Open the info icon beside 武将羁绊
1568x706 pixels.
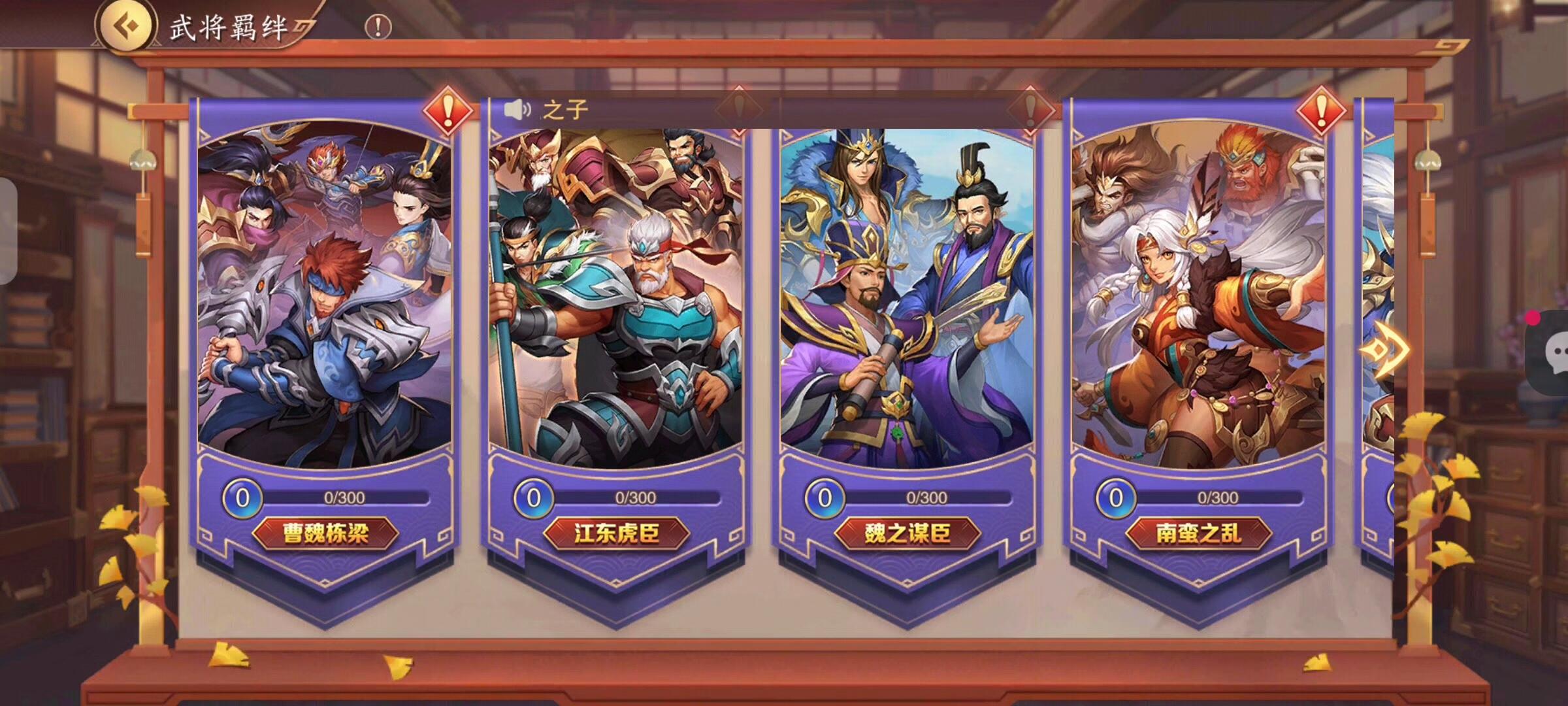point(378,27)
